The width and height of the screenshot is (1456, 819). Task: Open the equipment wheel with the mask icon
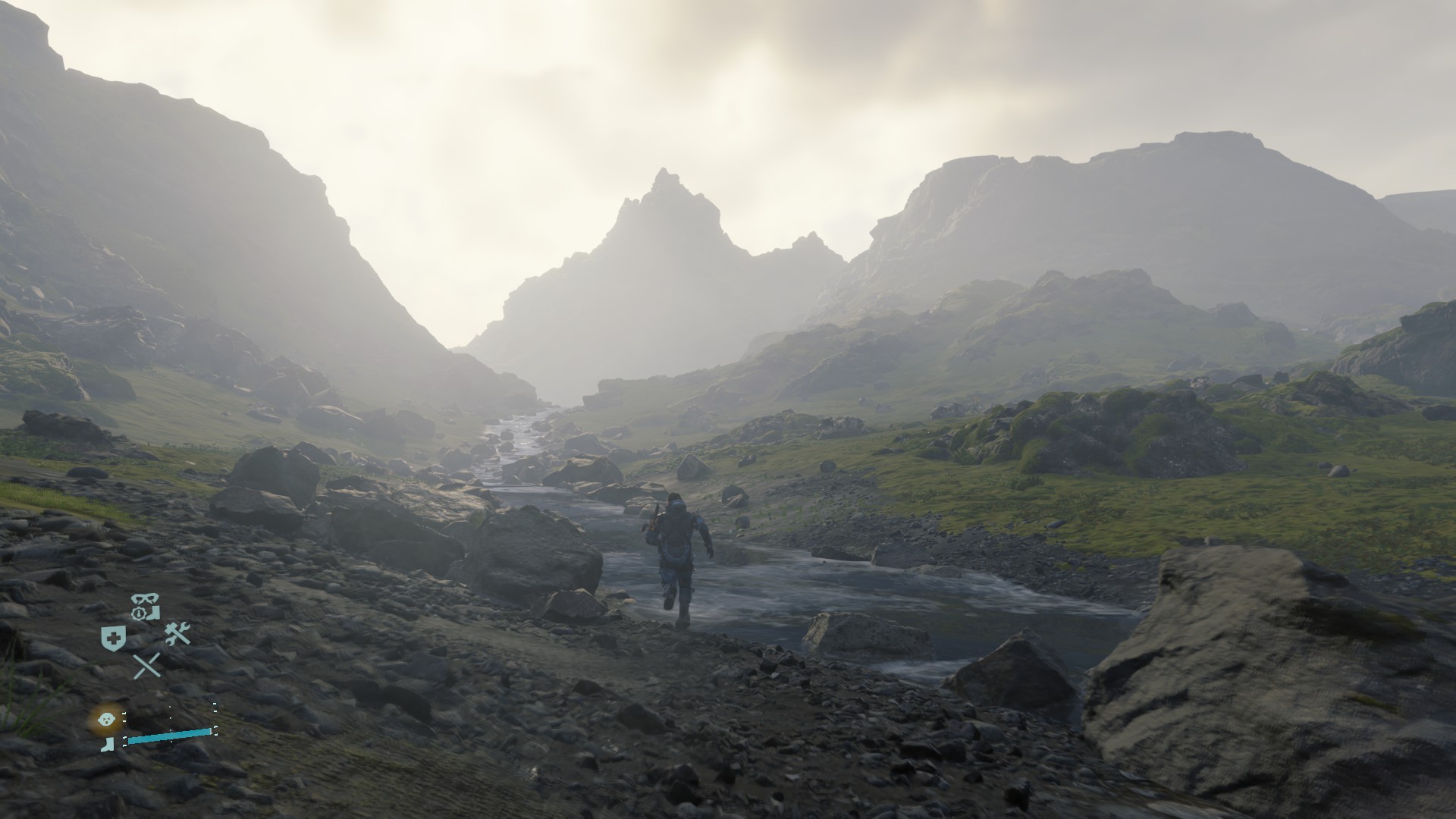(144, 607)
